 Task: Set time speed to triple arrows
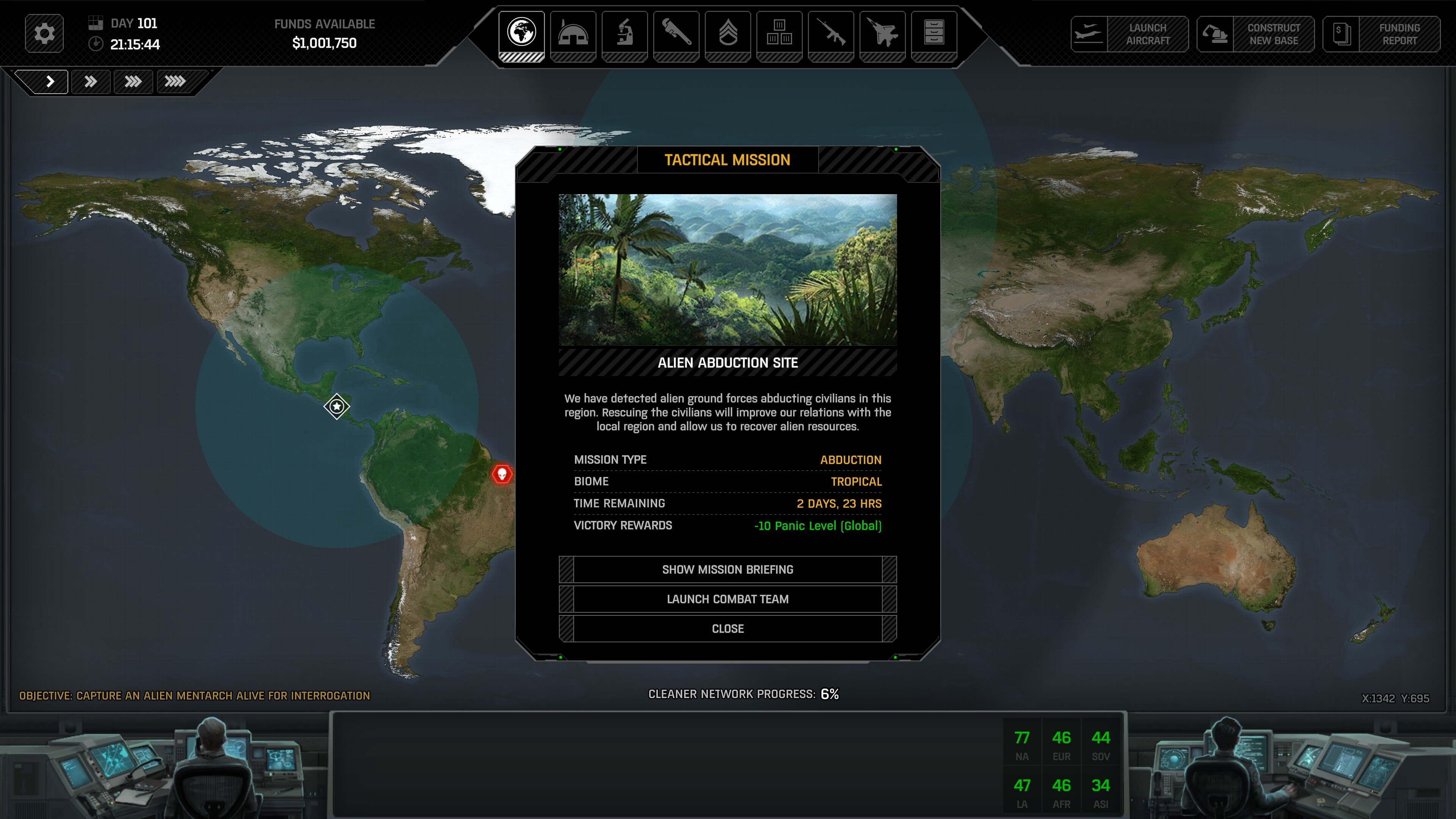(133, 82)
